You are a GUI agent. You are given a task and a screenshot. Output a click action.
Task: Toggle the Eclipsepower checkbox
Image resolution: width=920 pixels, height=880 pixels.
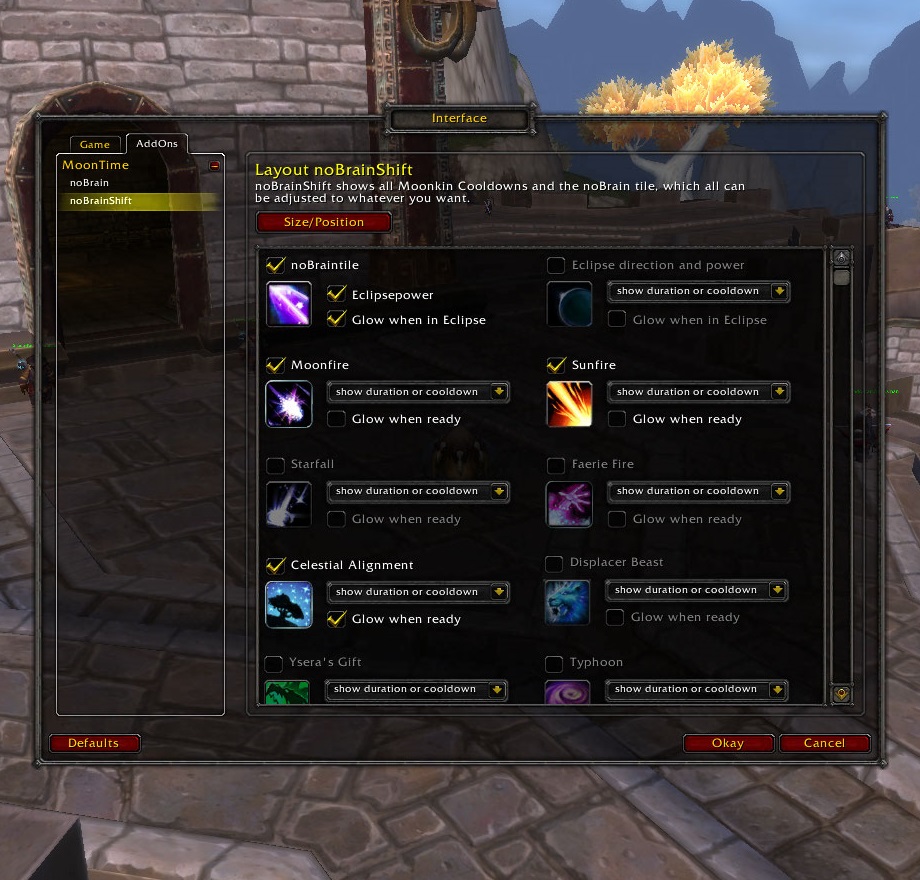coord(337,294)
